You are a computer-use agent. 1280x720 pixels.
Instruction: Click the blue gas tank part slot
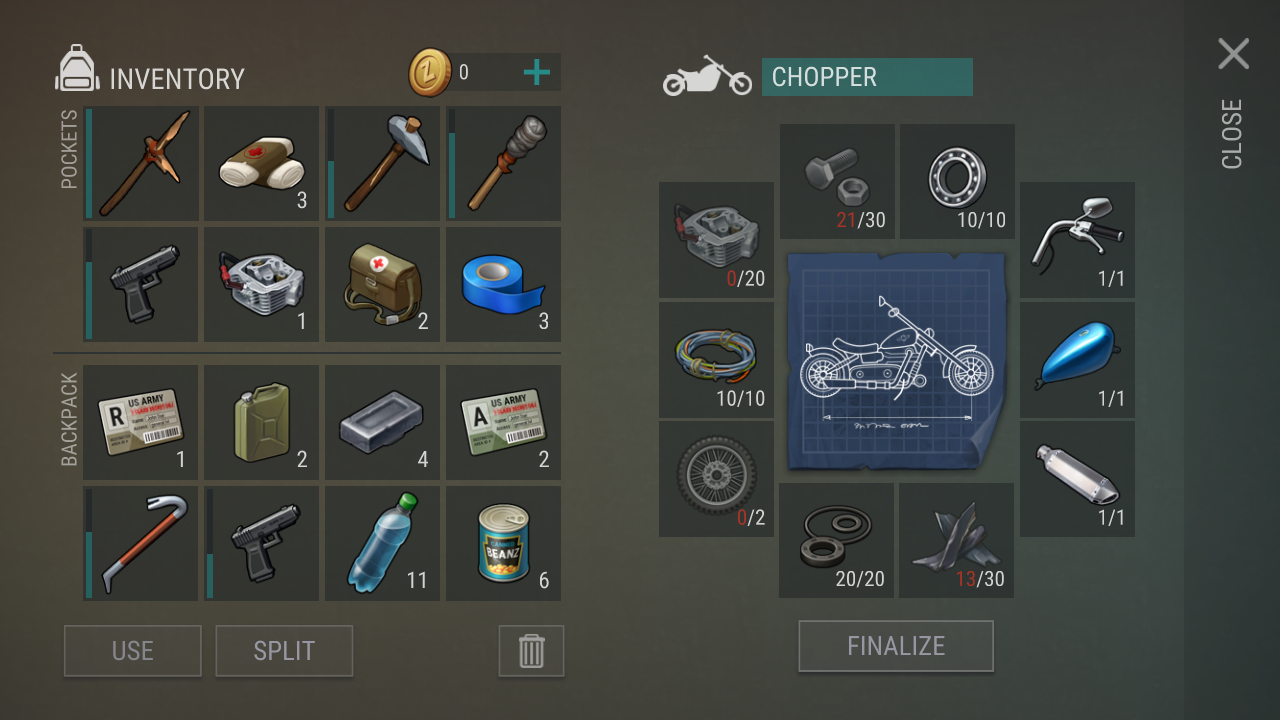(x=1077, y=360)
